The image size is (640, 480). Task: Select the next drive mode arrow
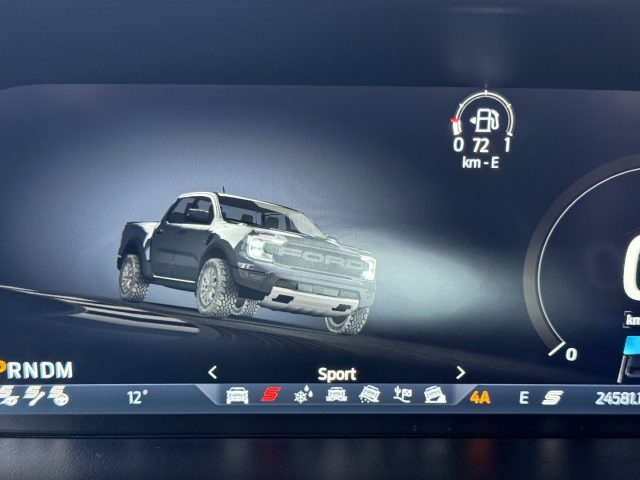(x=460, y=373)
